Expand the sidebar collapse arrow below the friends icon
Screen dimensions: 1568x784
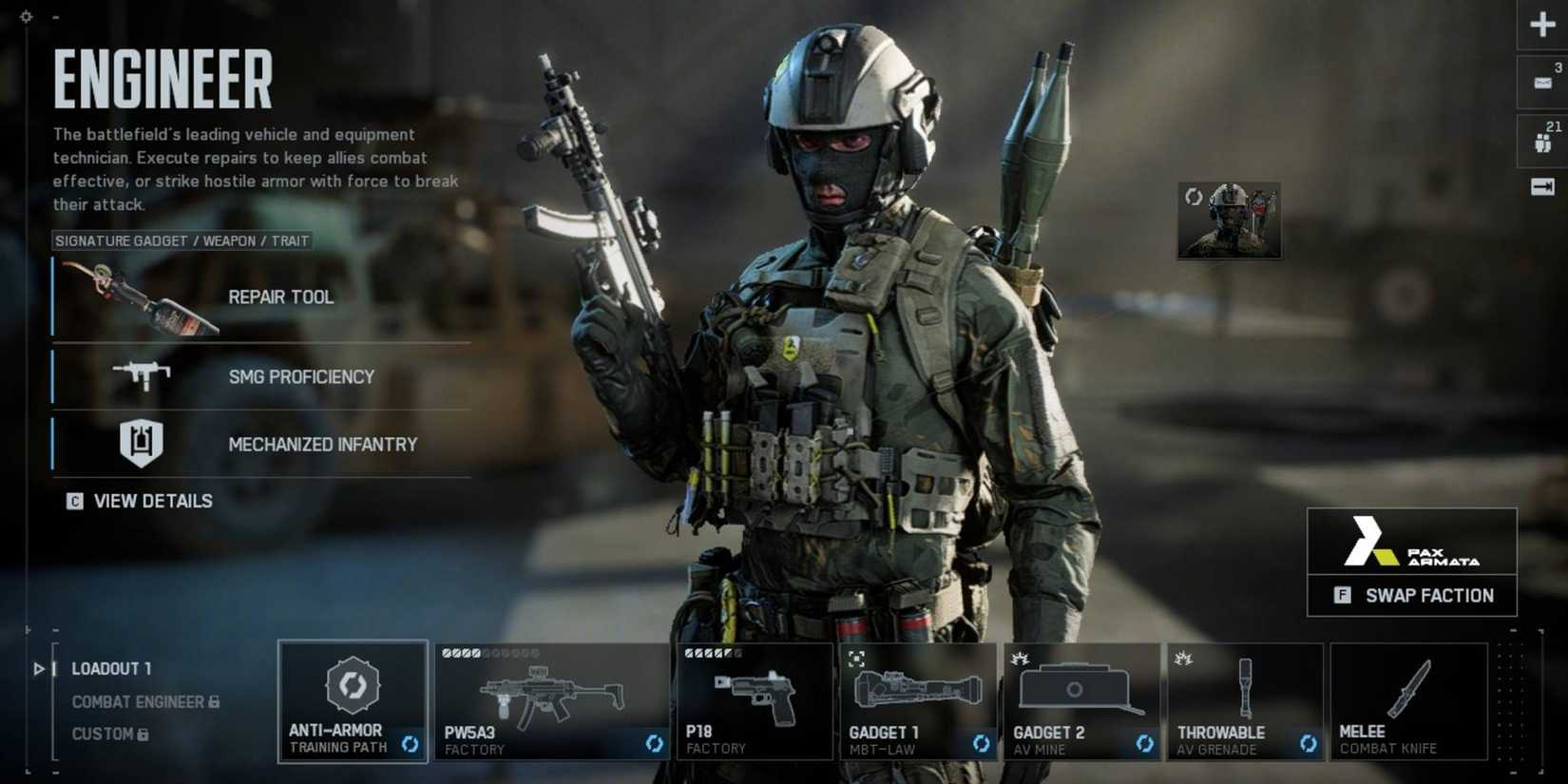coord(1540,186)
